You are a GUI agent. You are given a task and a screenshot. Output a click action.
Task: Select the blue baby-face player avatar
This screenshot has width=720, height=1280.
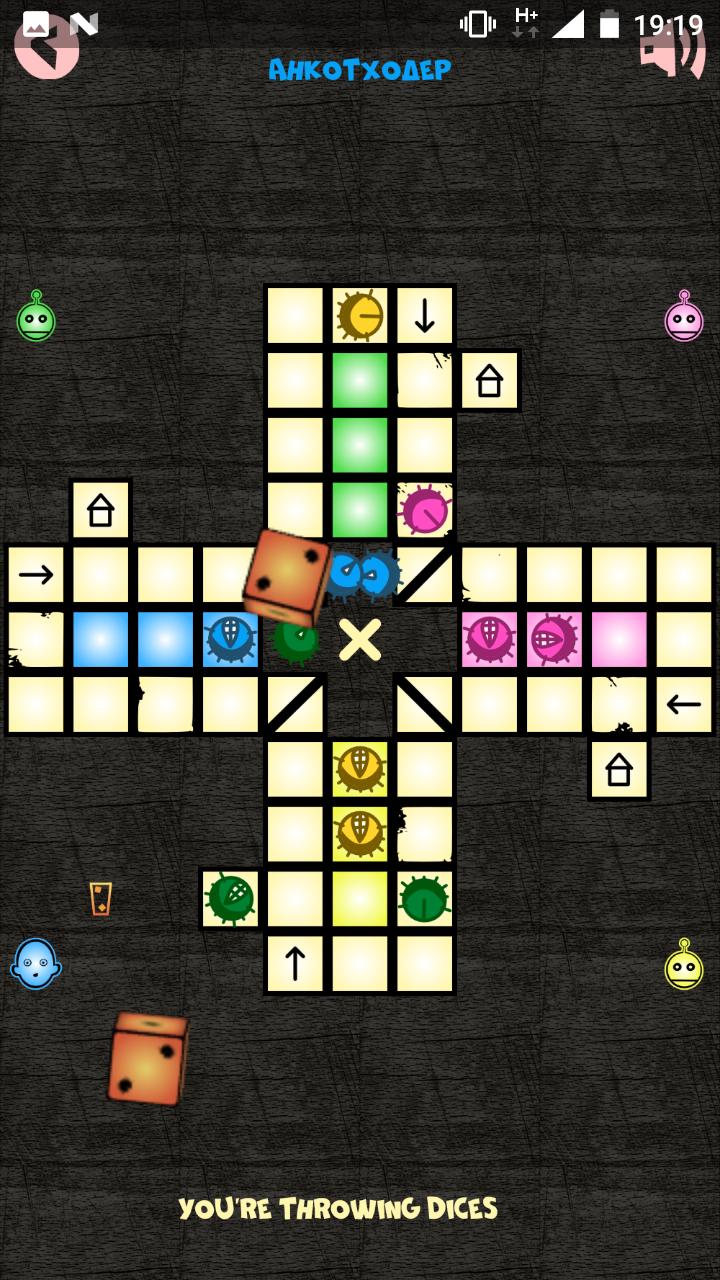[x=36, y=965]
